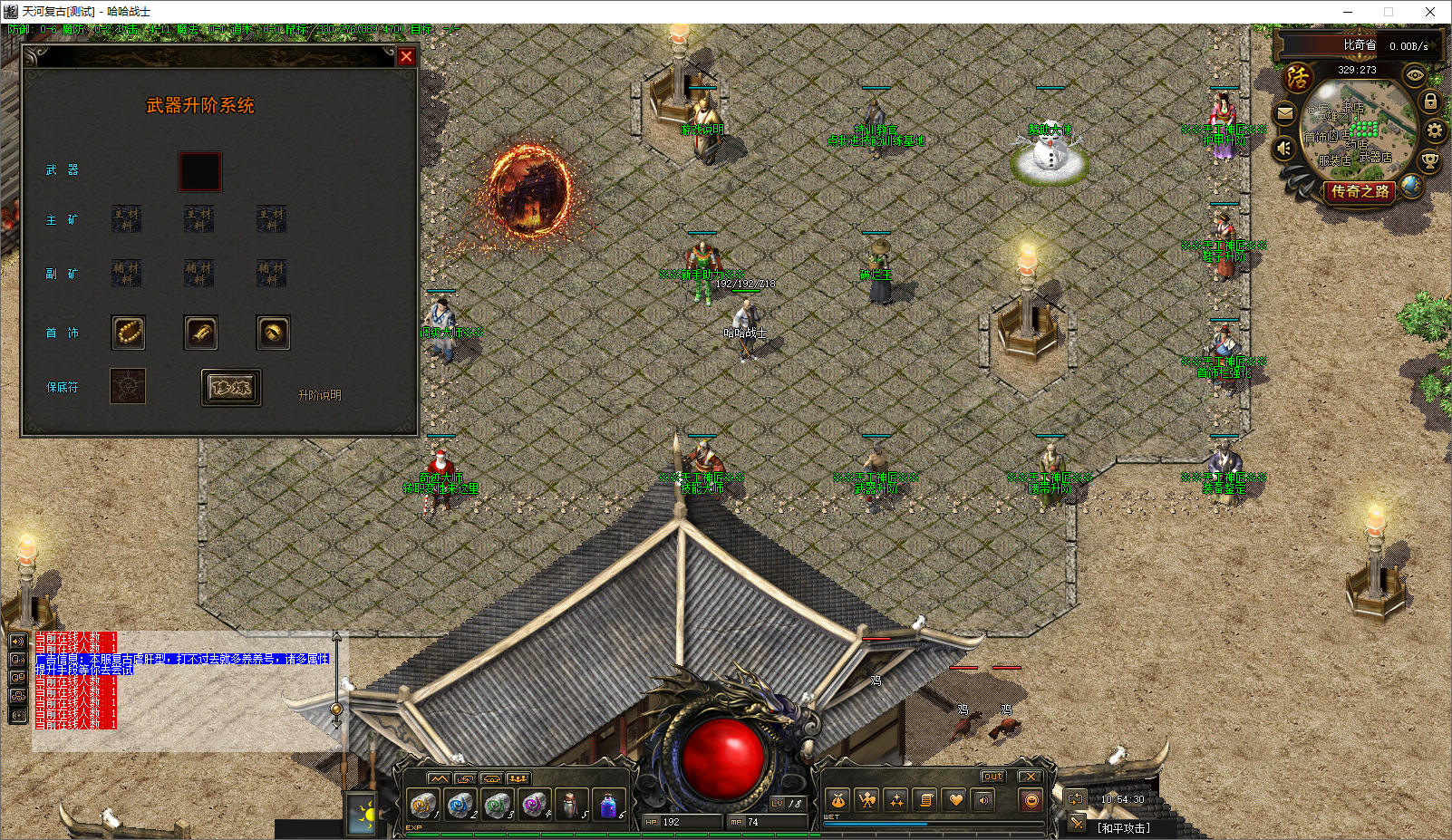Close the weapon upgrade system panel
The height and width of the screenshot is (840, 1452).
pyautogui.click(x=406, y=56)
